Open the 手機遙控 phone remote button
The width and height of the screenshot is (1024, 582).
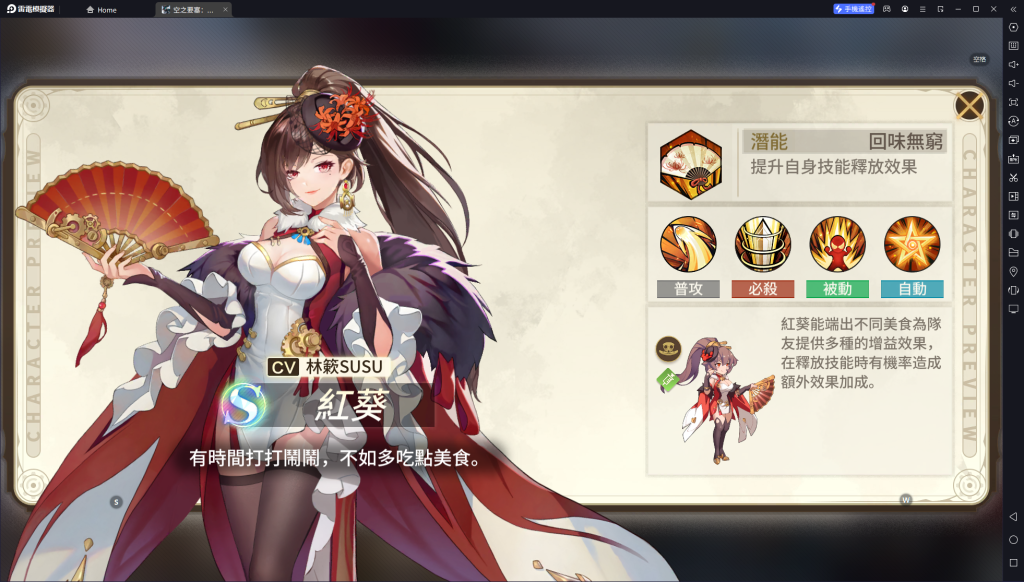click(853, 9)
